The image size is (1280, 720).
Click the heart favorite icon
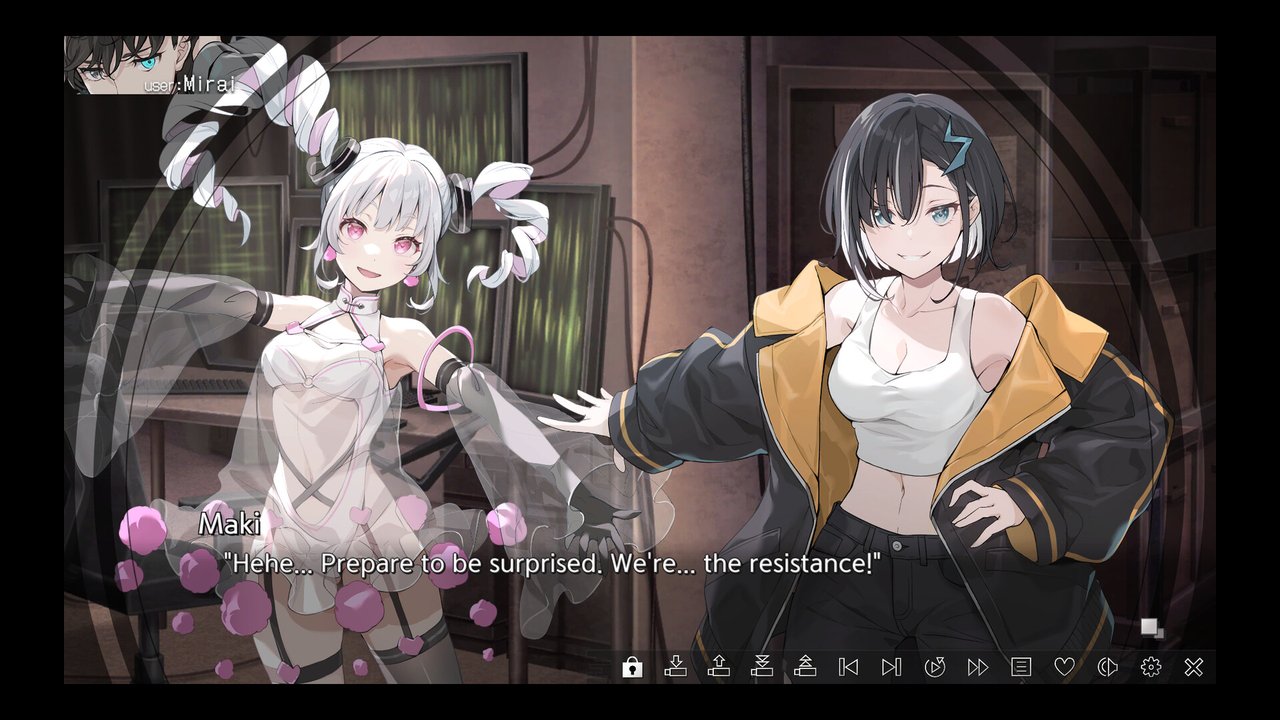1064,667
